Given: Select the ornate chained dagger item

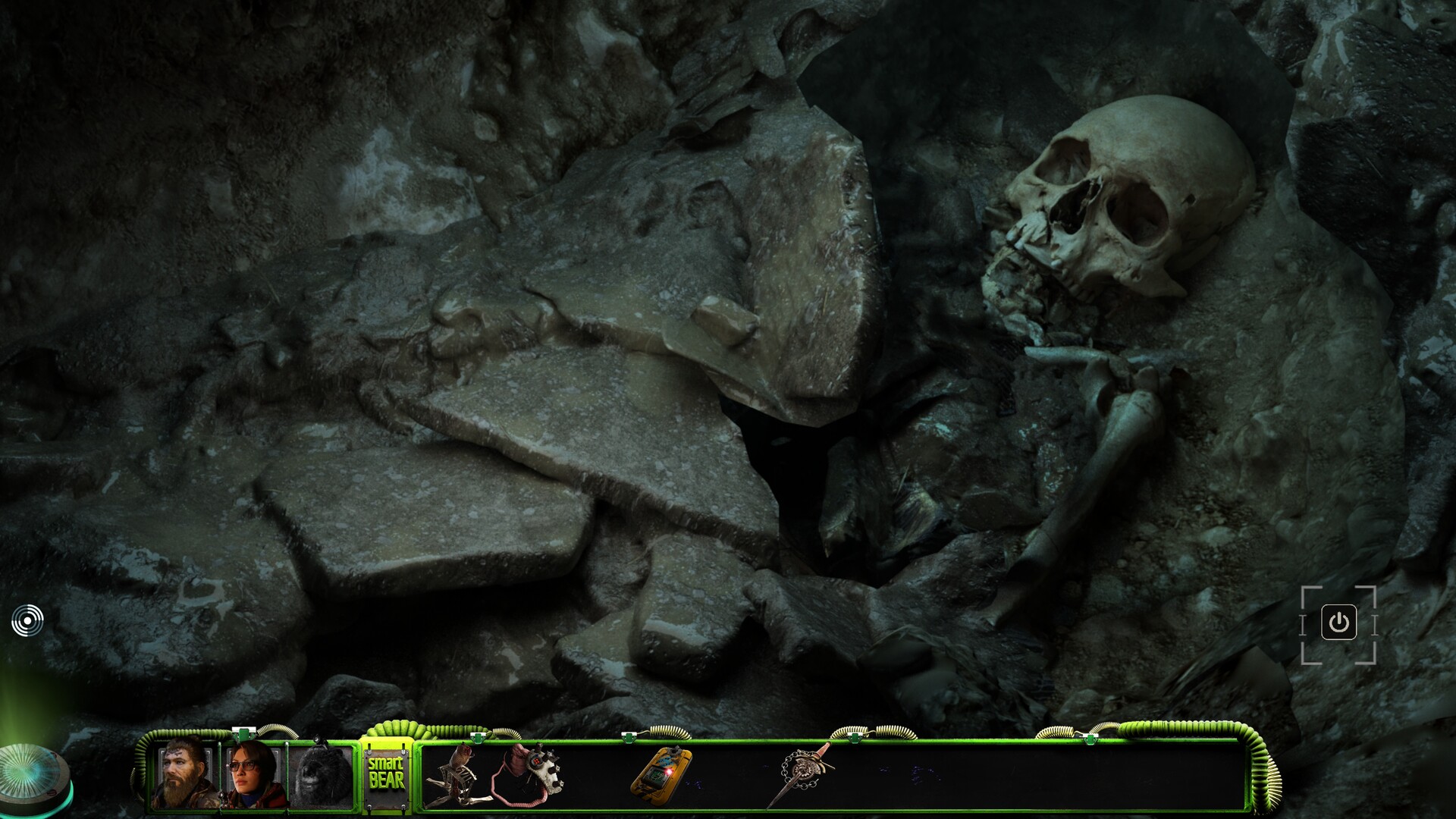Looking at the screenshot, I should [x=802, y=772].
